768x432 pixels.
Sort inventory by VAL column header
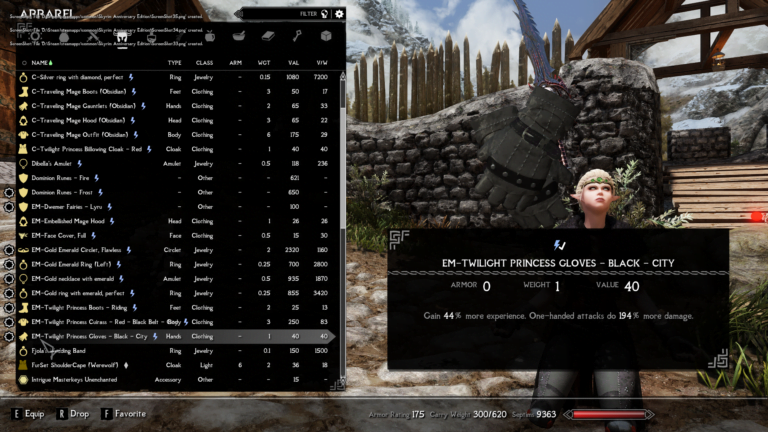tap(293, 62)
